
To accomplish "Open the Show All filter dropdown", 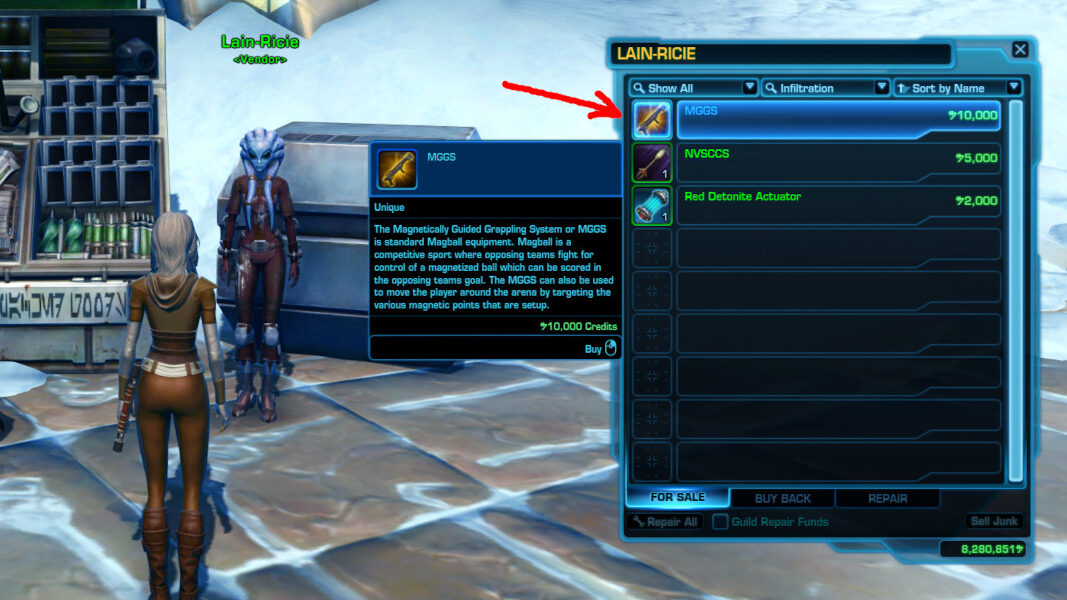I will (692, 88).
